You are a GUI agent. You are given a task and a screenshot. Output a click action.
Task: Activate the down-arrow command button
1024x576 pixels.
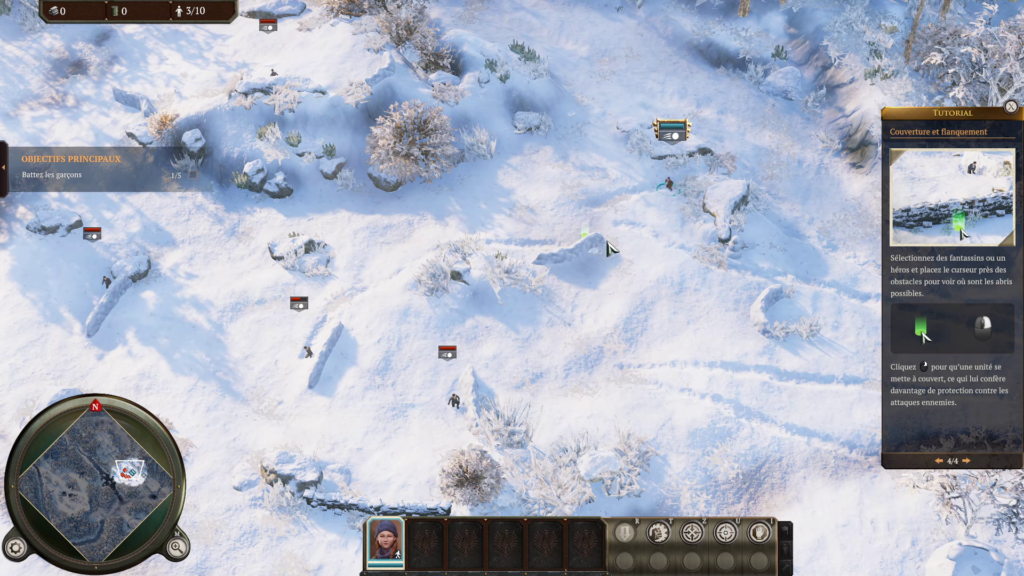pyautogui.click(x=625, y=532)
